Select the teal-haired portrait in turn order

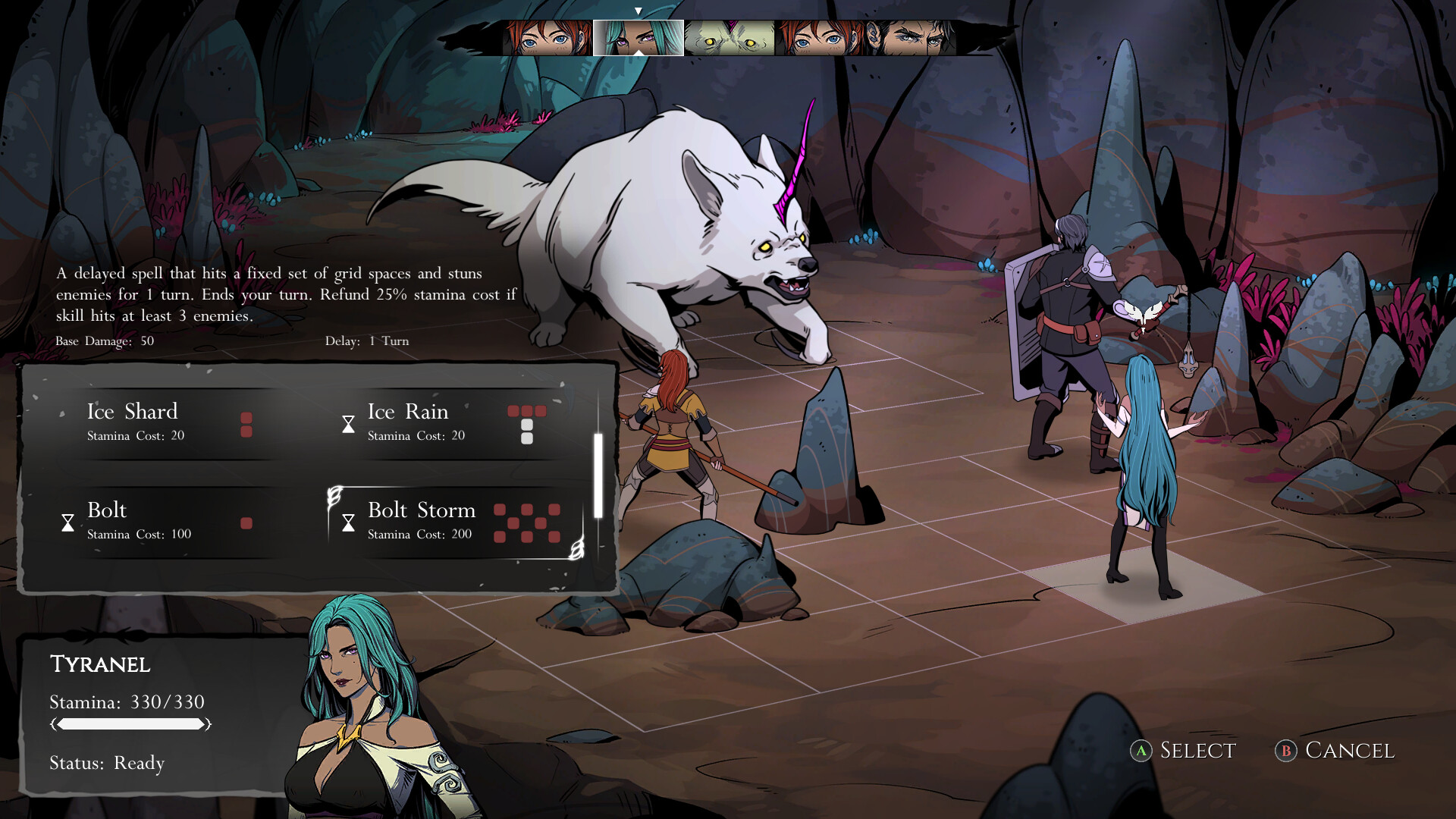pyautogui.click(x=638, y=38)
